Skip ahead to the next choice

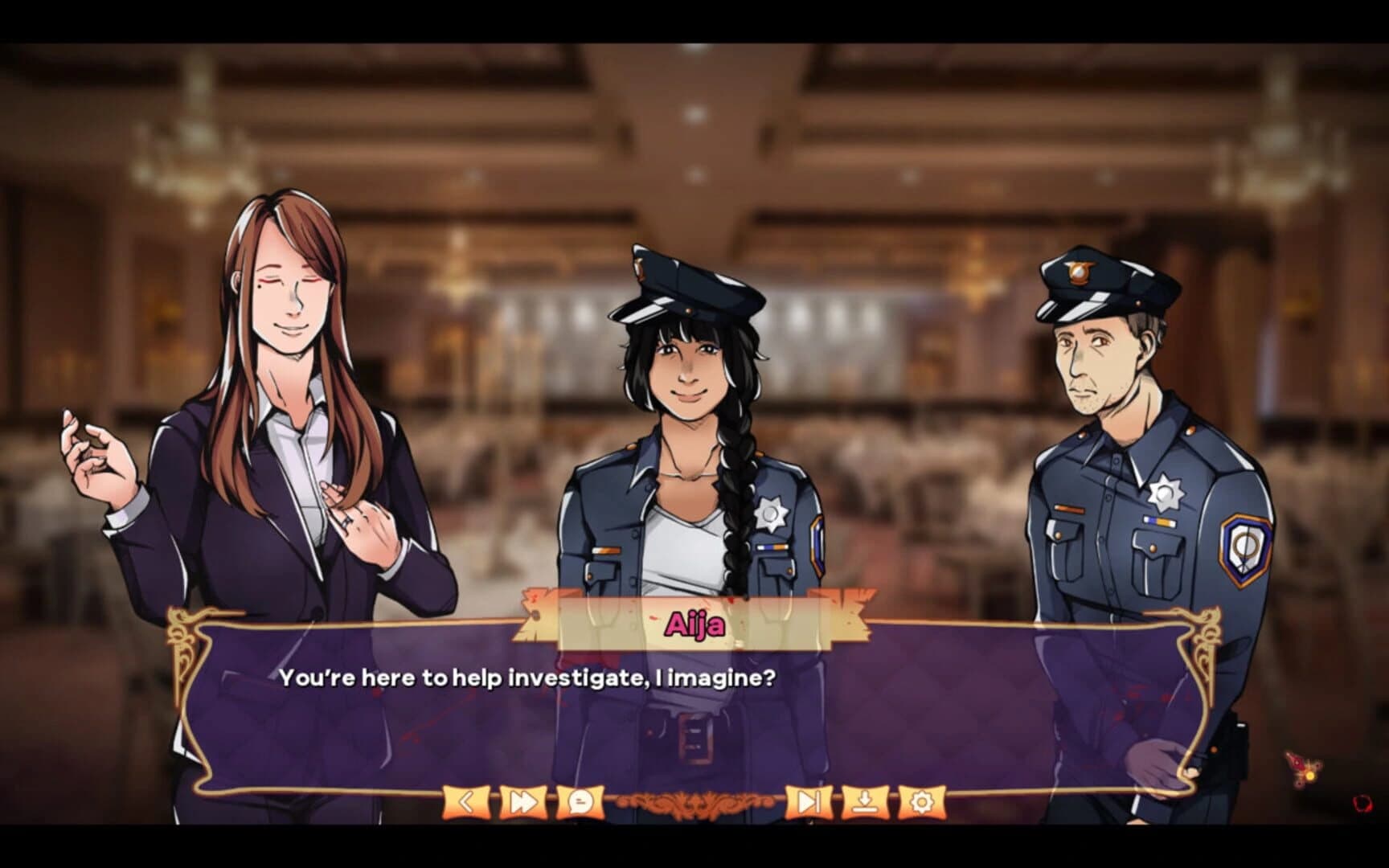(x=810, y=800)
